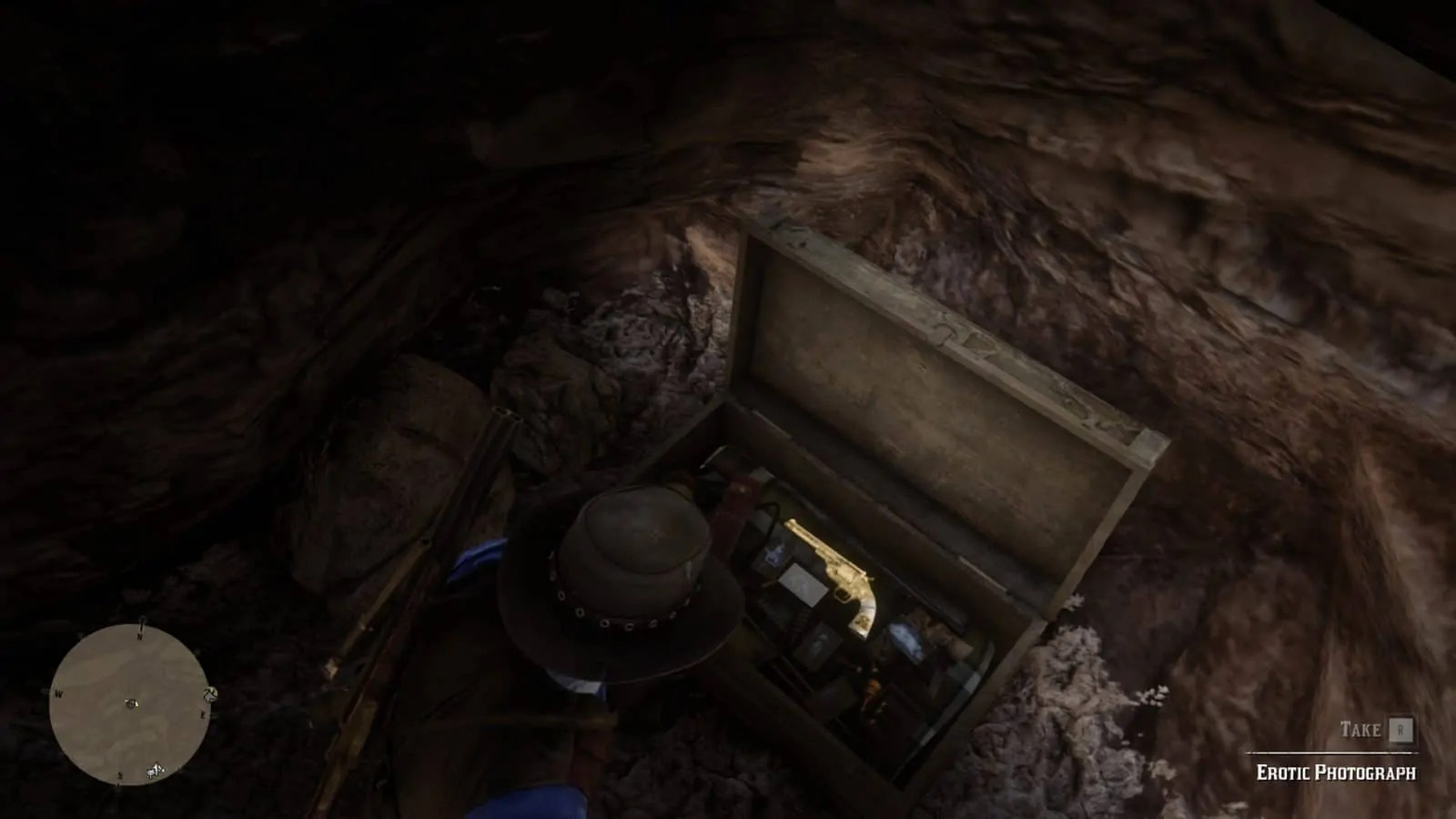
Task: Click the S compass letter on the minimap
Action: pyautogui.click(x=119, y=774)
